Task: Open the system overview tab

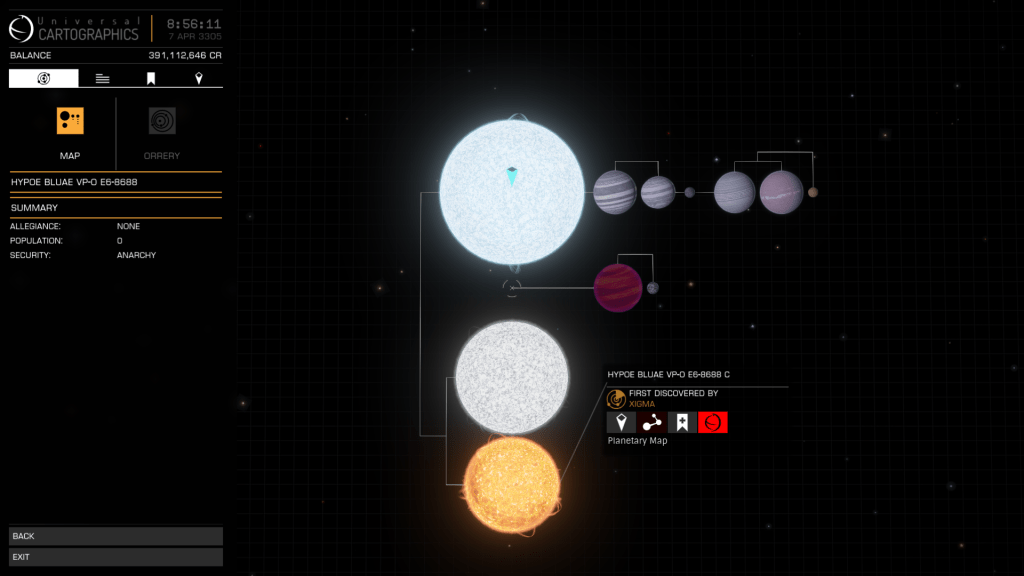Action: (x=44, y=78)
